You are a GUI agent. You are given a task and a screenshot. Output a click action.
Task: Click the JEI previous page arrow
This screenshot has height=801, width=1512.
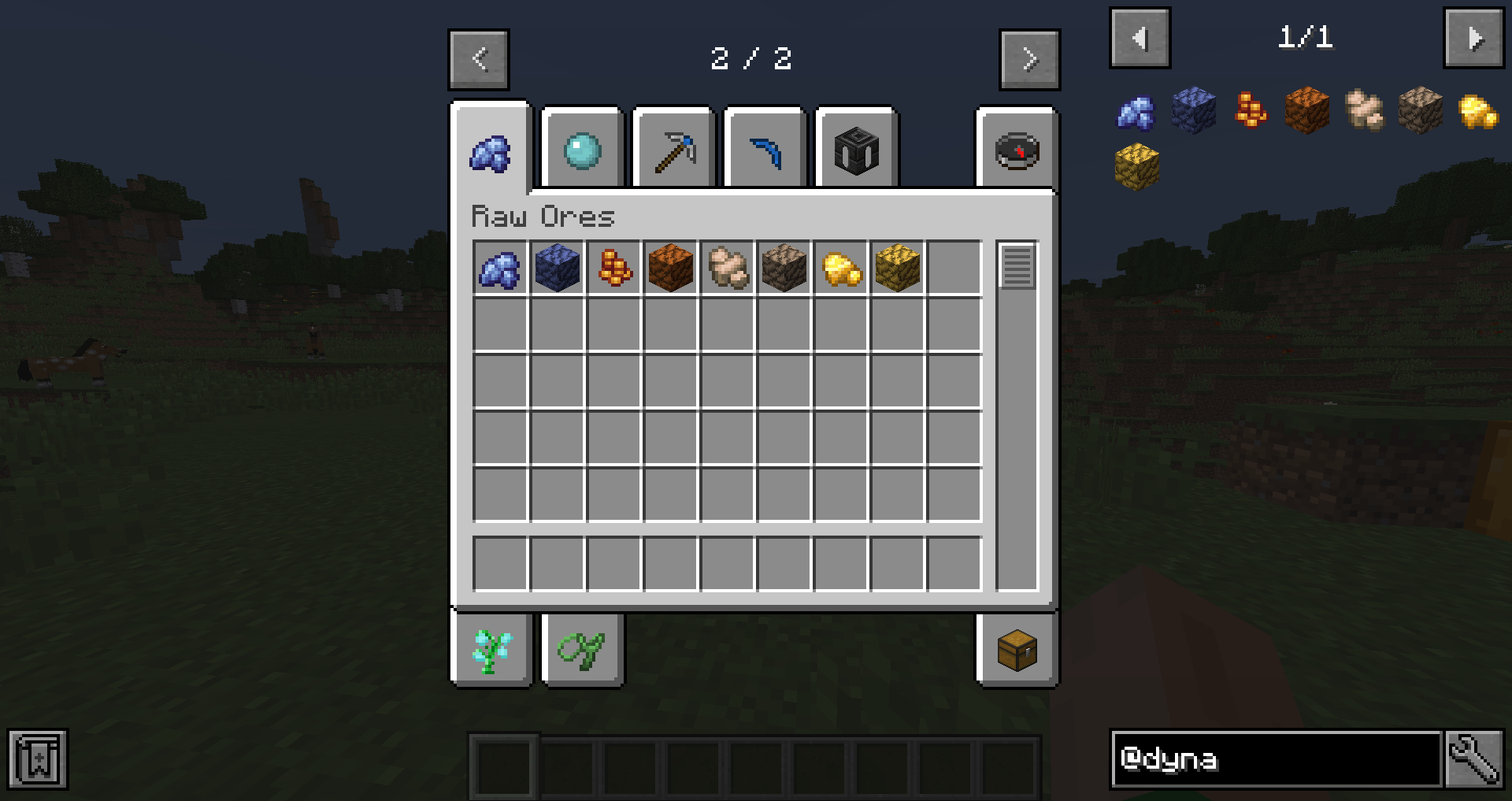(1140, 37)
